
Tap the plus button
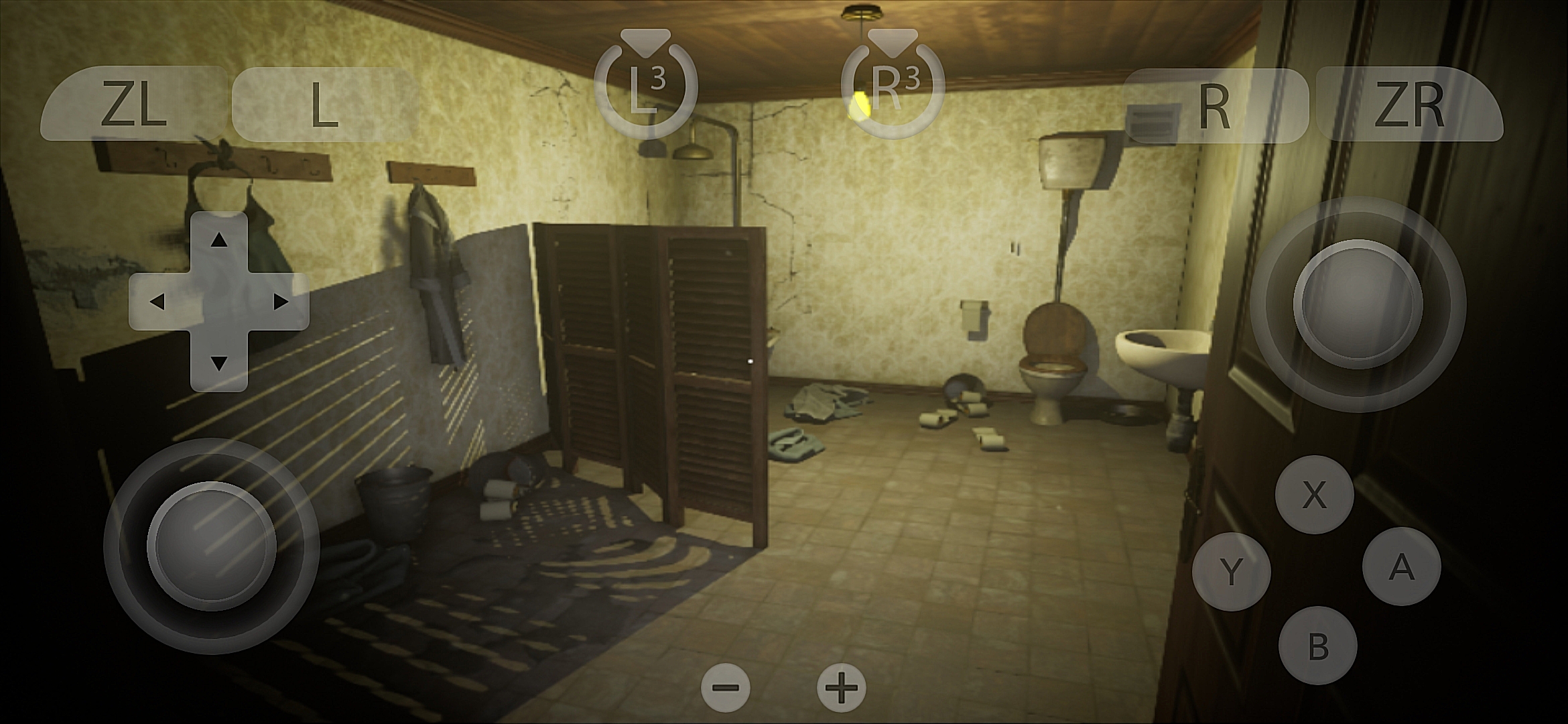click(842, 688)
